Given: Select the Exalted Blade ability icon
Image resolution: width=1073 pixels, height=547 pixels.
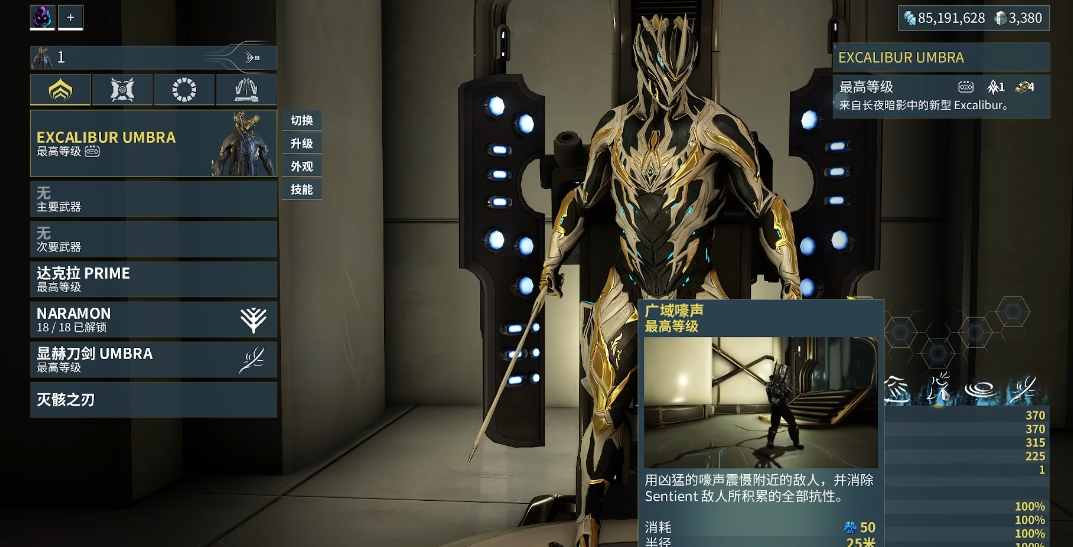Looking at the screenshot, I should point(1022,389).
